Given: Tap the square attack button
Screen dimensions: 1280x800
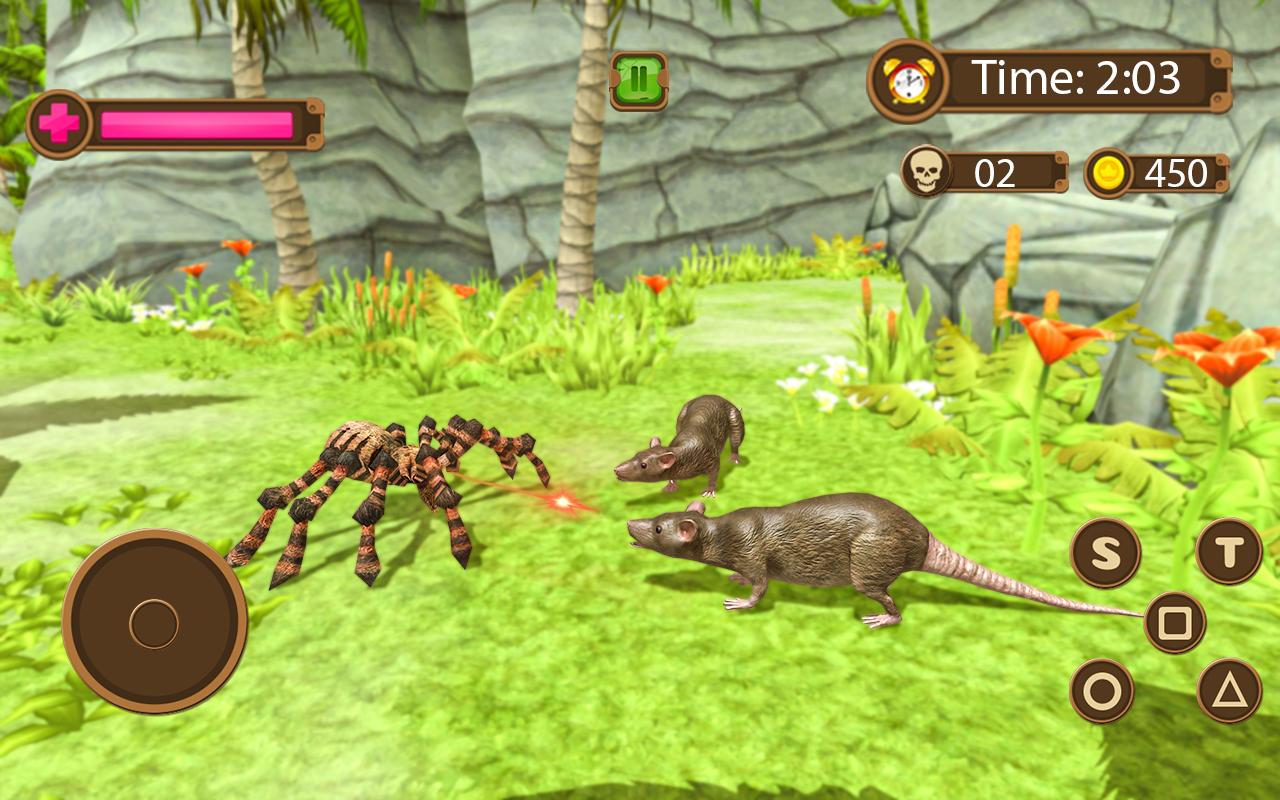Looking at the screenshot, I should click(x=1176, y=622).
